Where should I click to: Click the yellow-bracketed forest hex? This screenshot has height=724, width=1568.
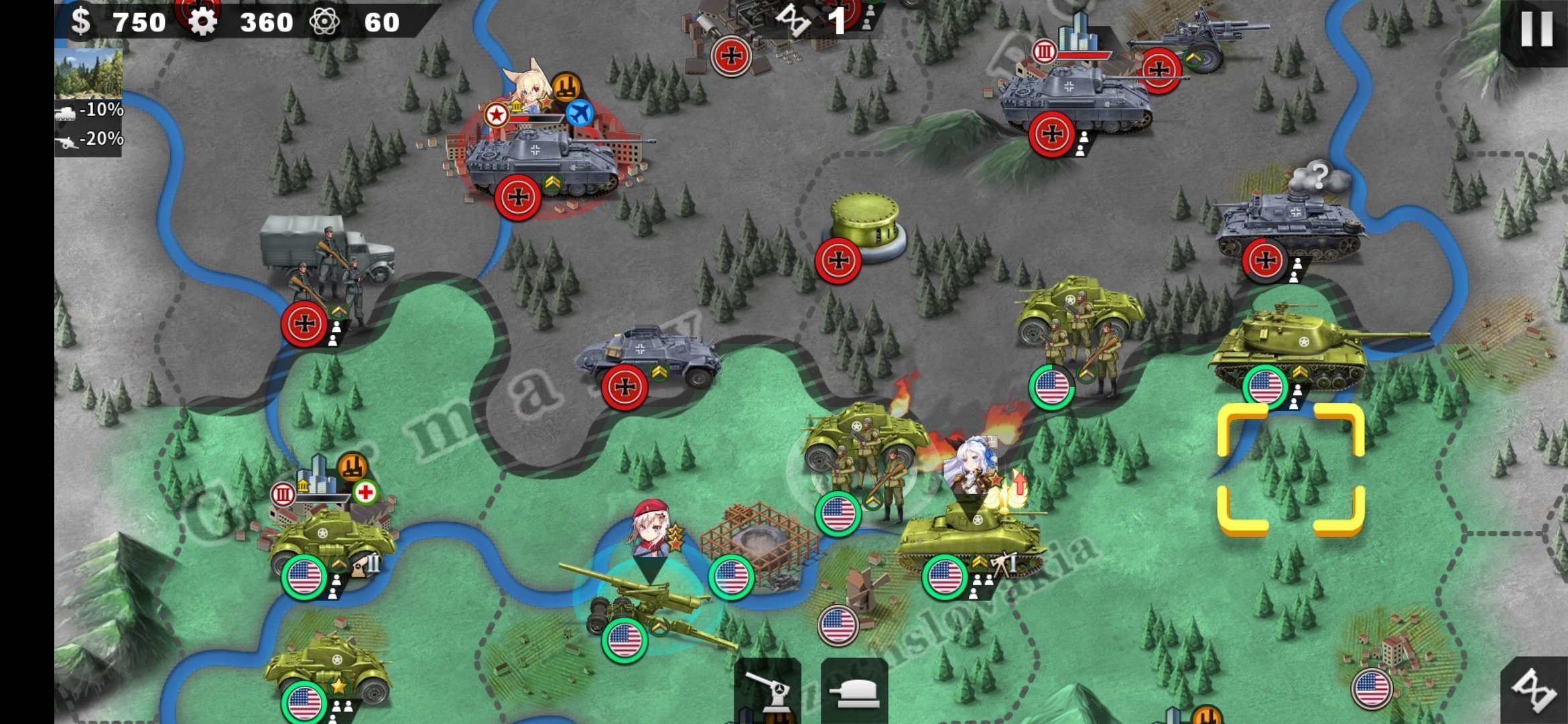(1291, 469)
